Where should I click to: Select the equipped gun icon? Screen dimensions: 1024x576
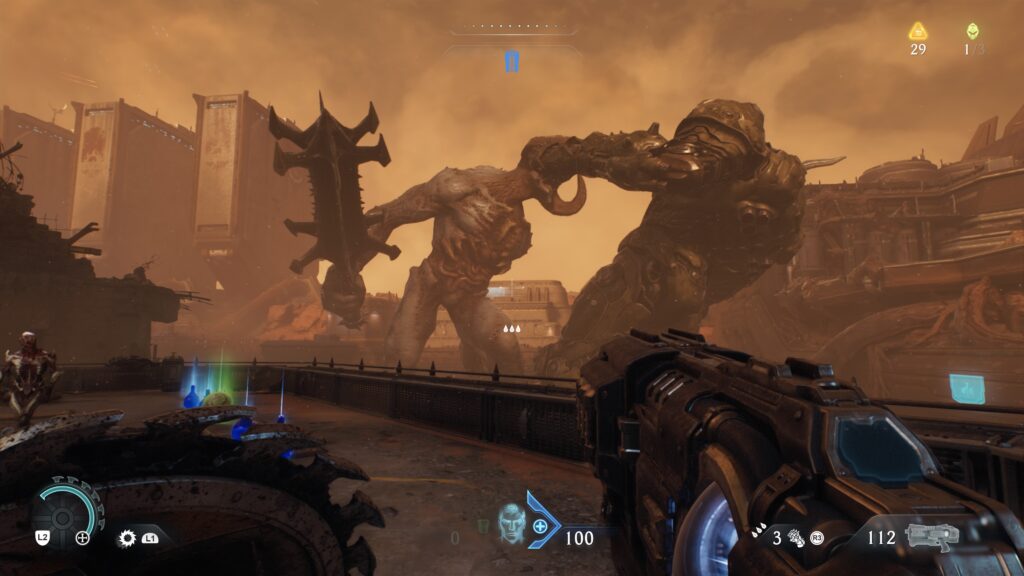932,536
